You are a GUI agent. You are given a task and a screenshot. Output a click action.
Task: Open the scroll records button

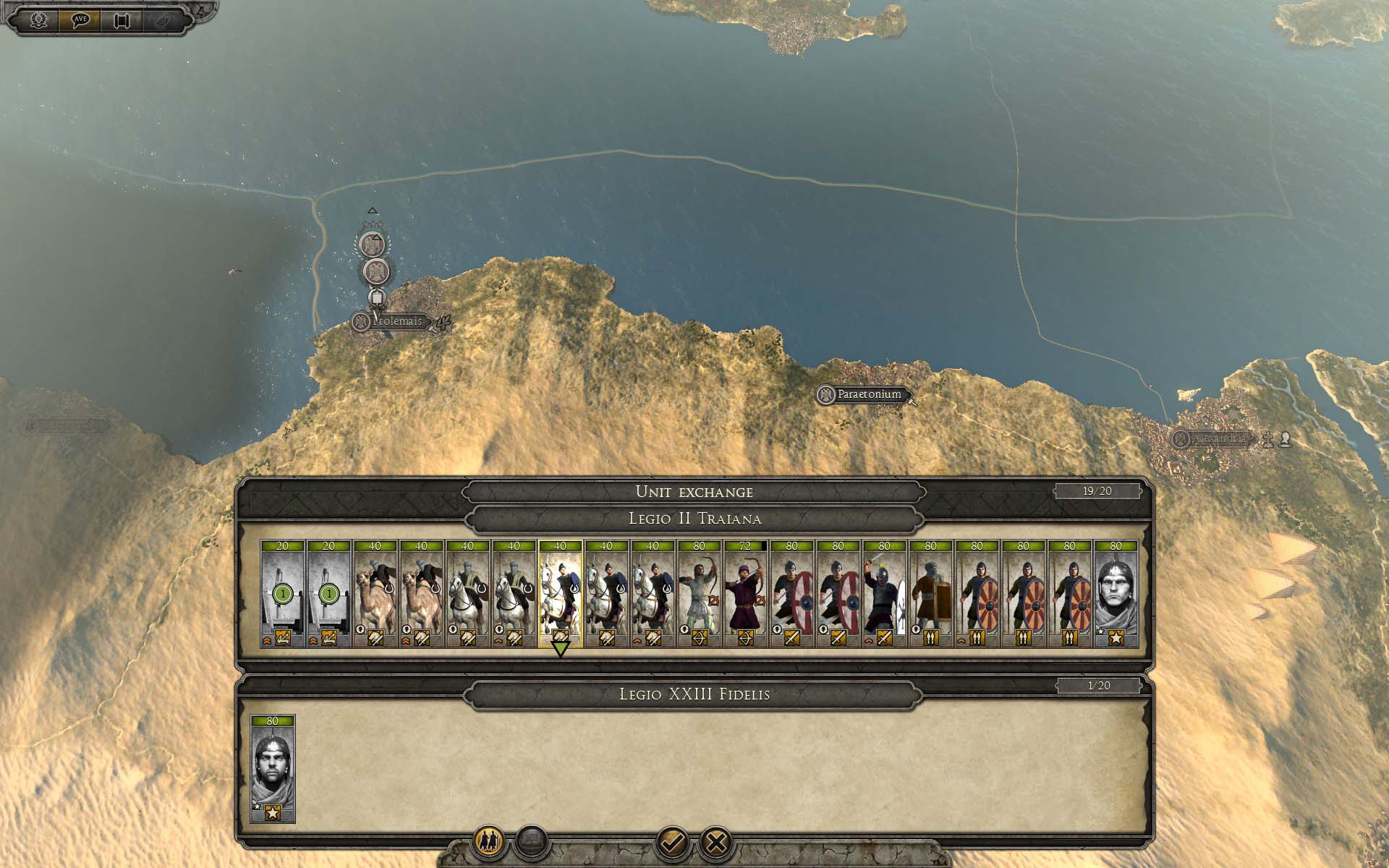[121, 20]
